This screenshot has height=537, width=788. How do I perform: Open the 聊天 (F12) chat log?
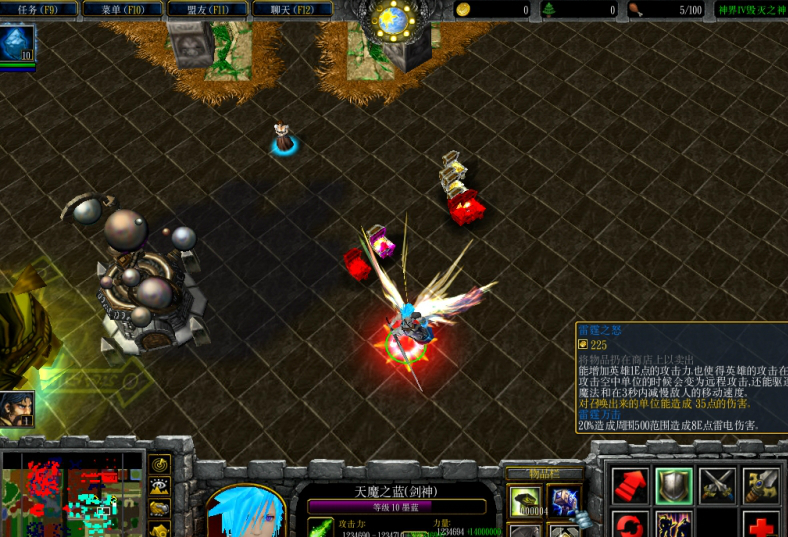tap(292, 10)
